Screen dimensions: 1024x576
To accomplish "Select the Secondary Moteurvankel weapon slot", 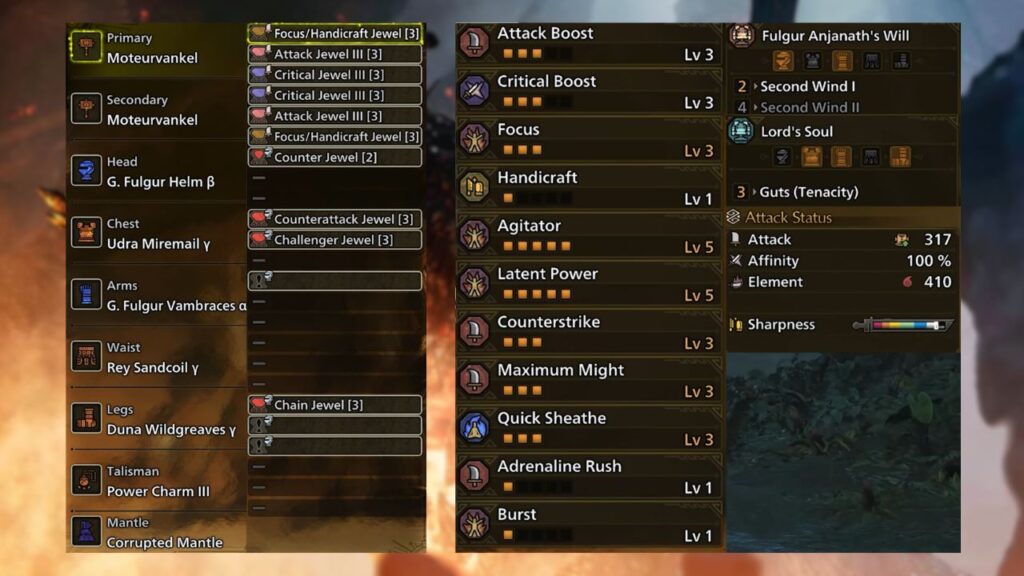I will coord(155,110).
